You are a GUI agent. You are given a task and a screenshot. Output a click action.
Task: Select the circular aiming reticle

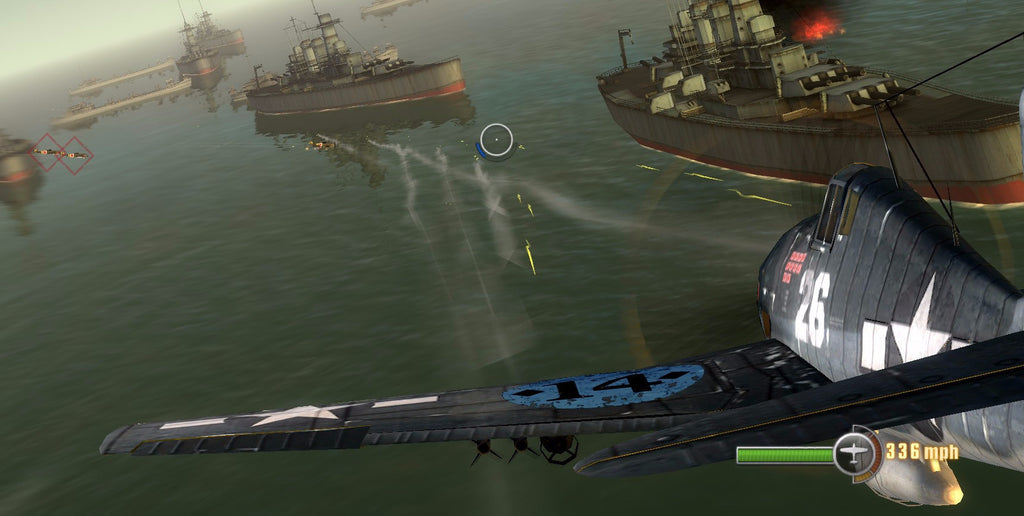[496, 141]
